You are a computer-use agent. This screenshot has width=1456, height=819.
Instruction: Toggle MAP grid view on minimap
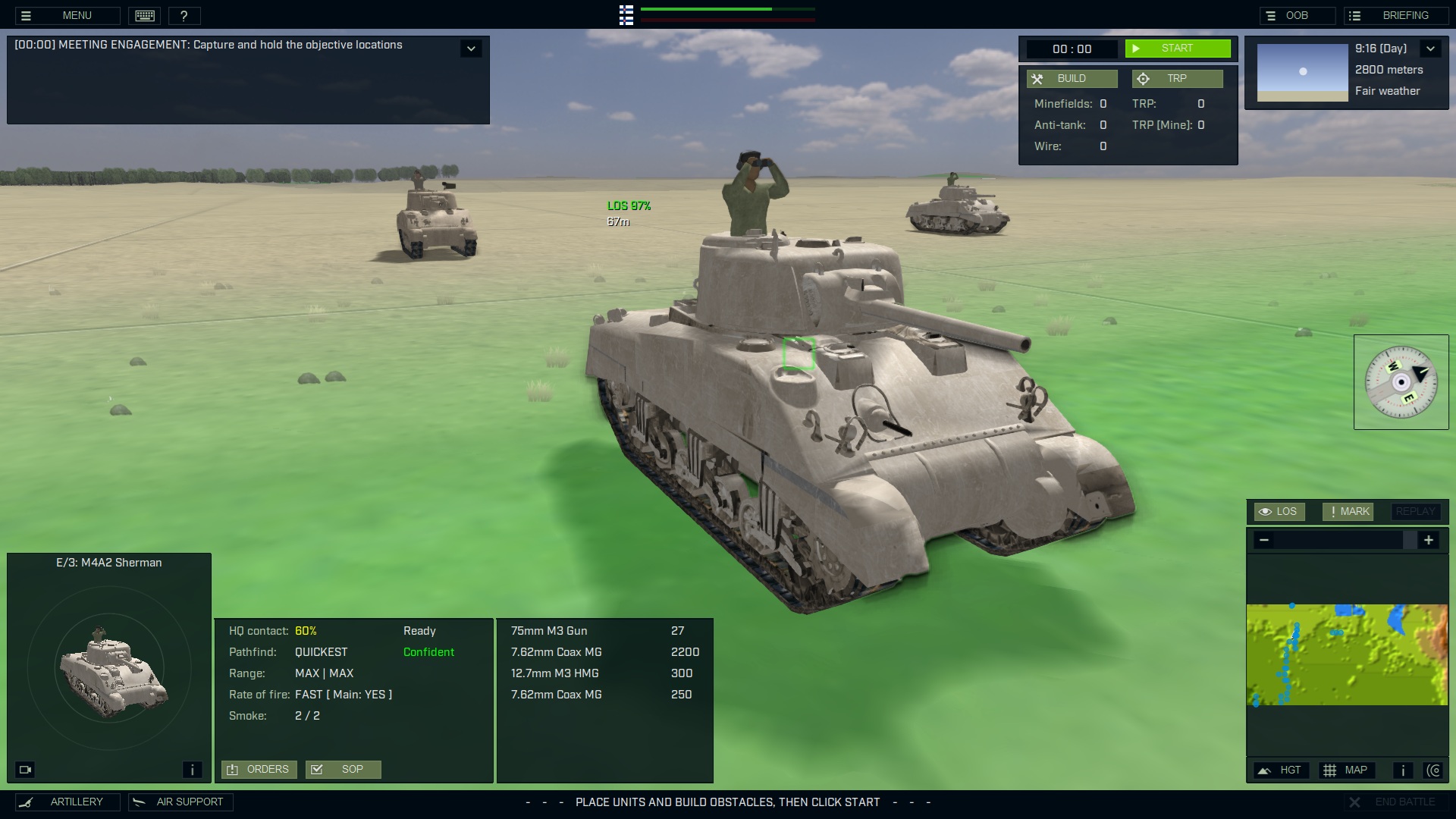1348,770
